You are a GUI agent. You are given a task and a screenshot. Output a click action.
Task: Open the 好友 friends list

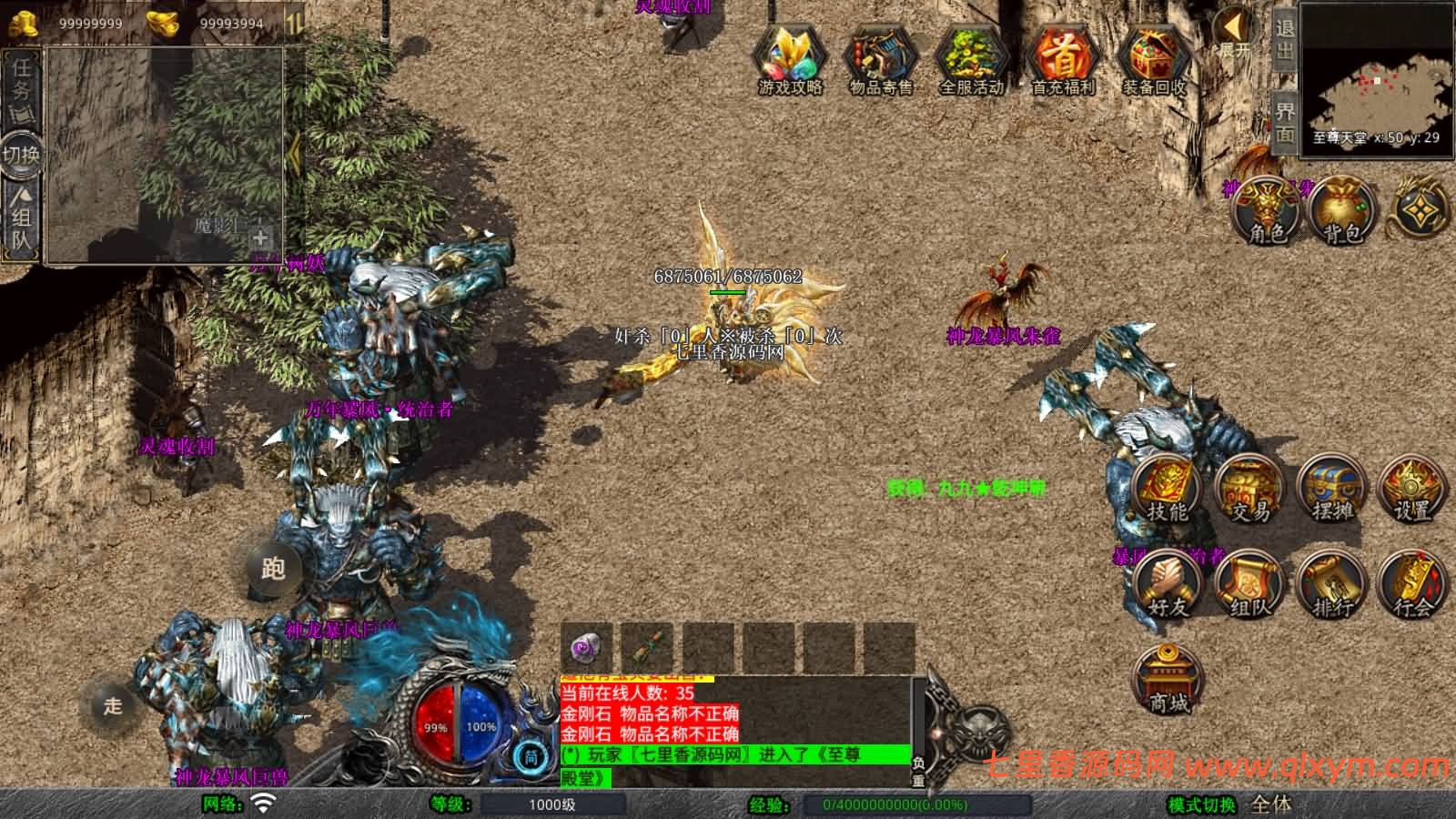(x=1167, y=585)
